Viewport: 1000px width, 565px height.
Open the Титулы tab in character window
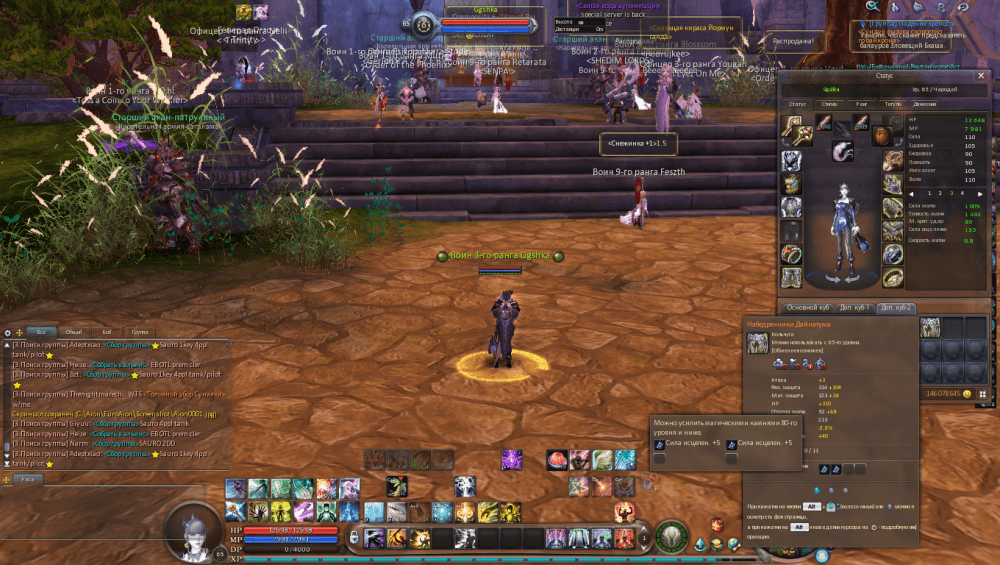[x=891, y=103]
